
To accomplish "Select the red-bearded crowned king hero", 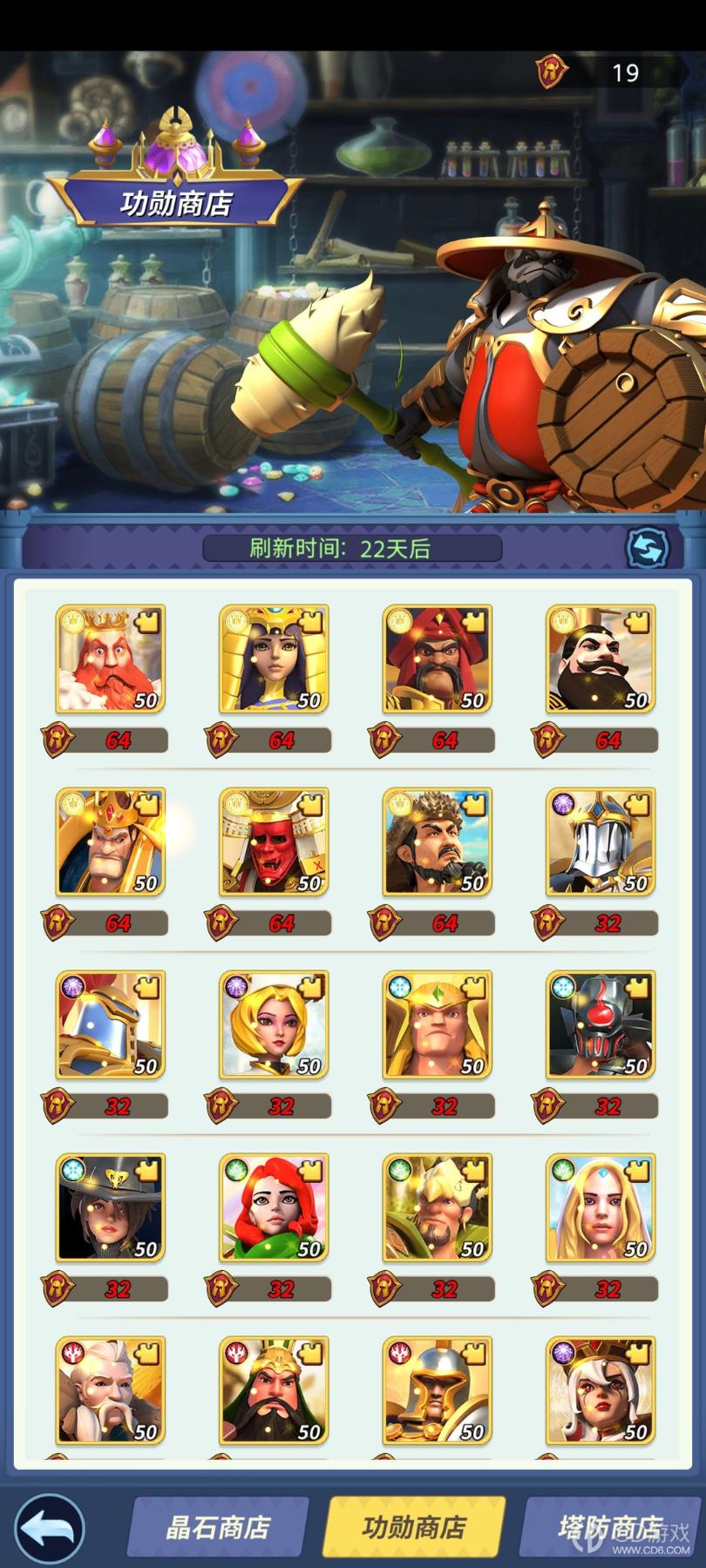I will tap(110, 659).
